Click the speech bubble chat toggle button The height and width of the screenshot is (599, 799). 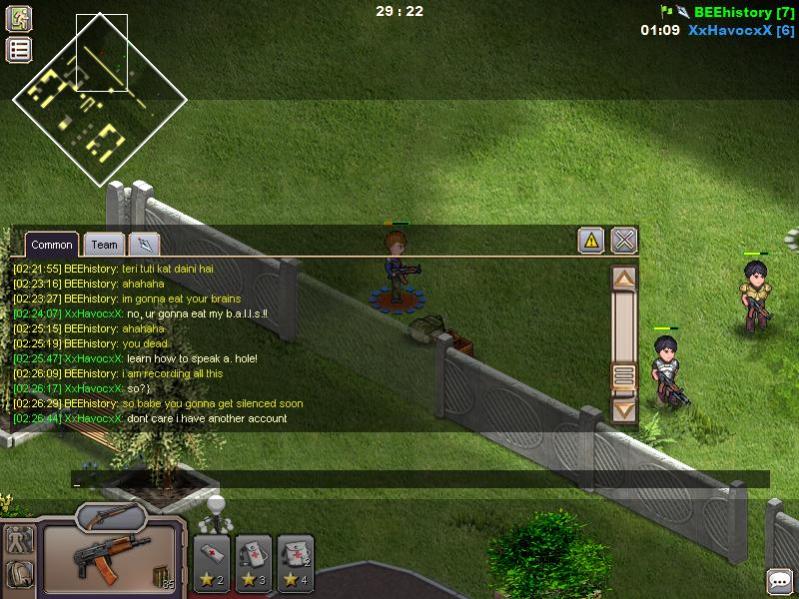[x=779, y=580]
